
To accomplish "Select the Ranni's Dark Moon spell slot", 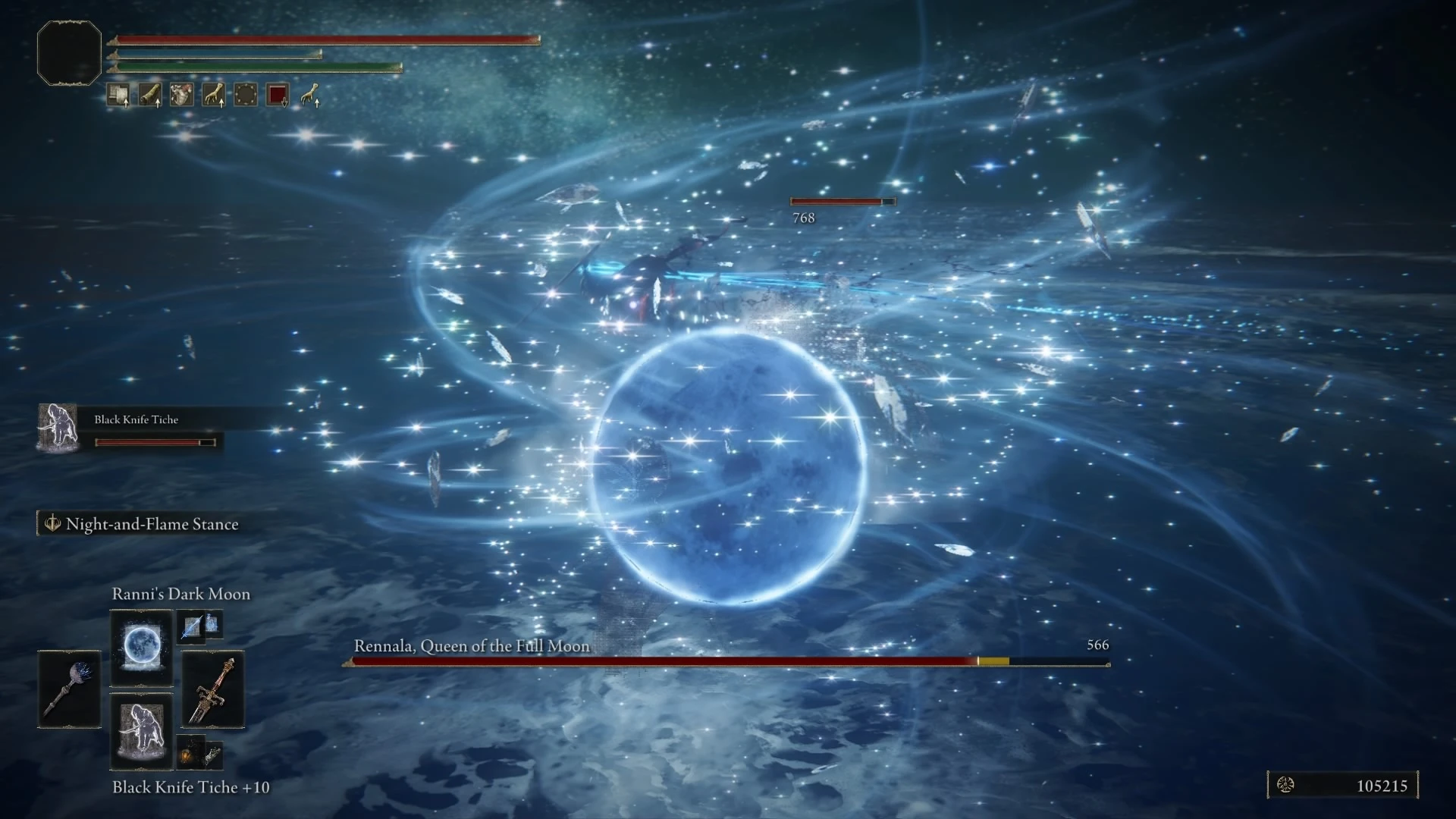I will (x=141, y=647).
